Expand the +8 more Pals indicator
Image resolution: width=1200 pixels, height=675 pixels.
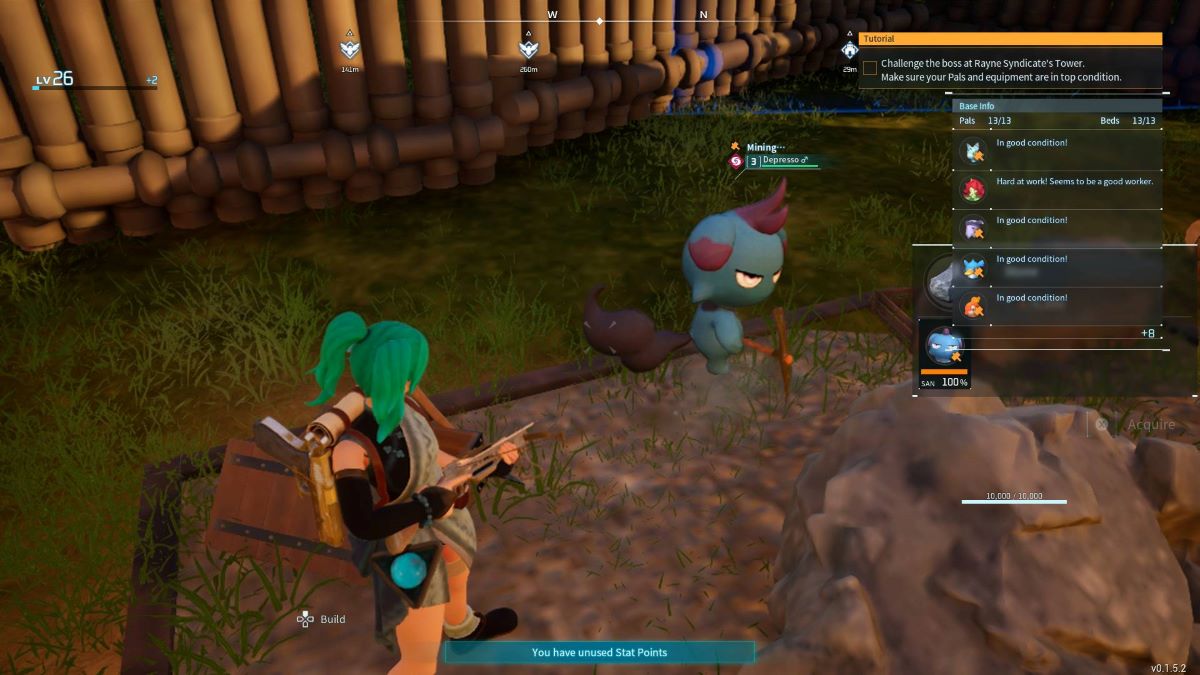(1147, 334)
